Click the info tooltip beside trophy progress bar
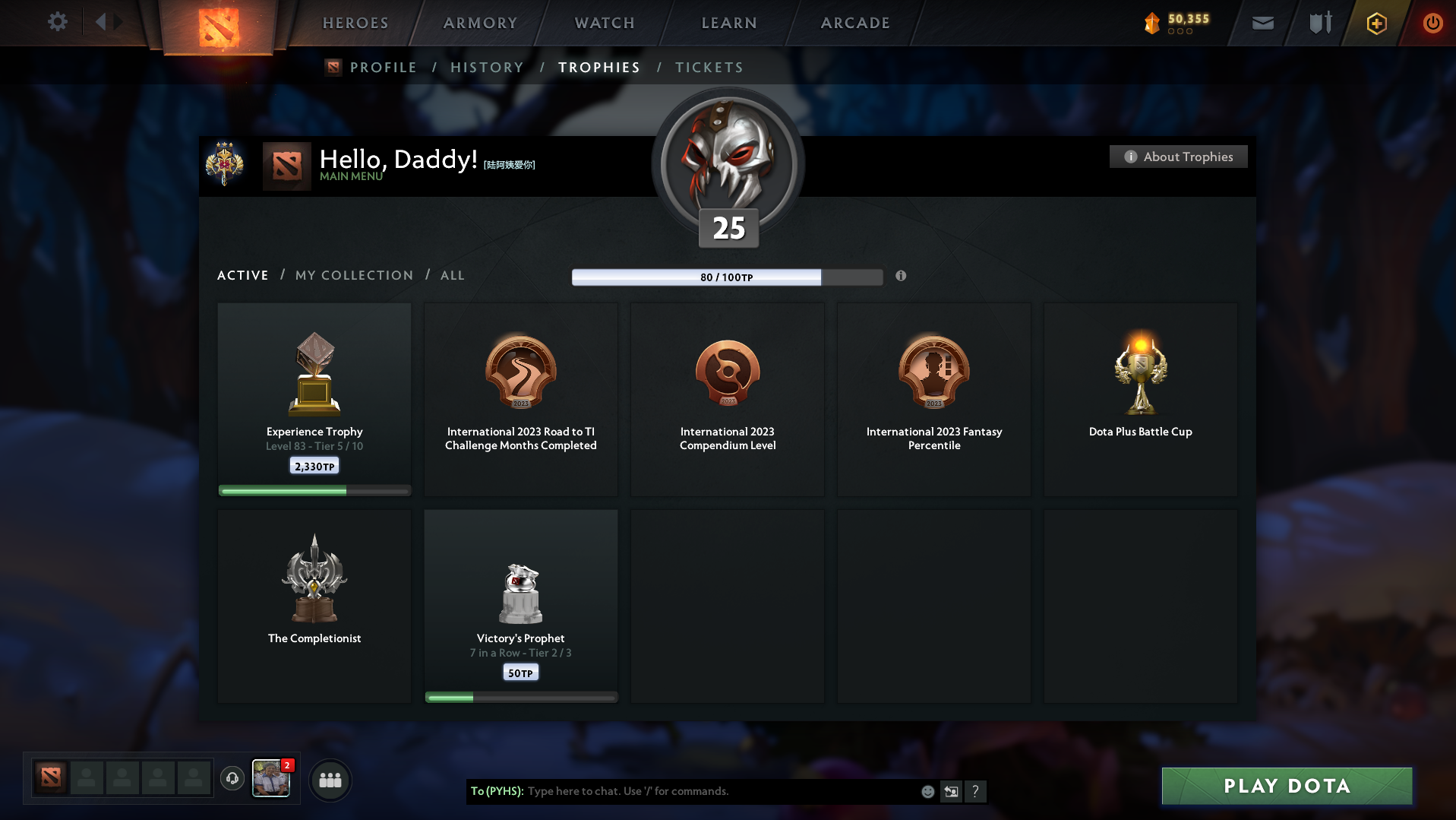This screenshot has width=1456, height=820. [902, 277]
